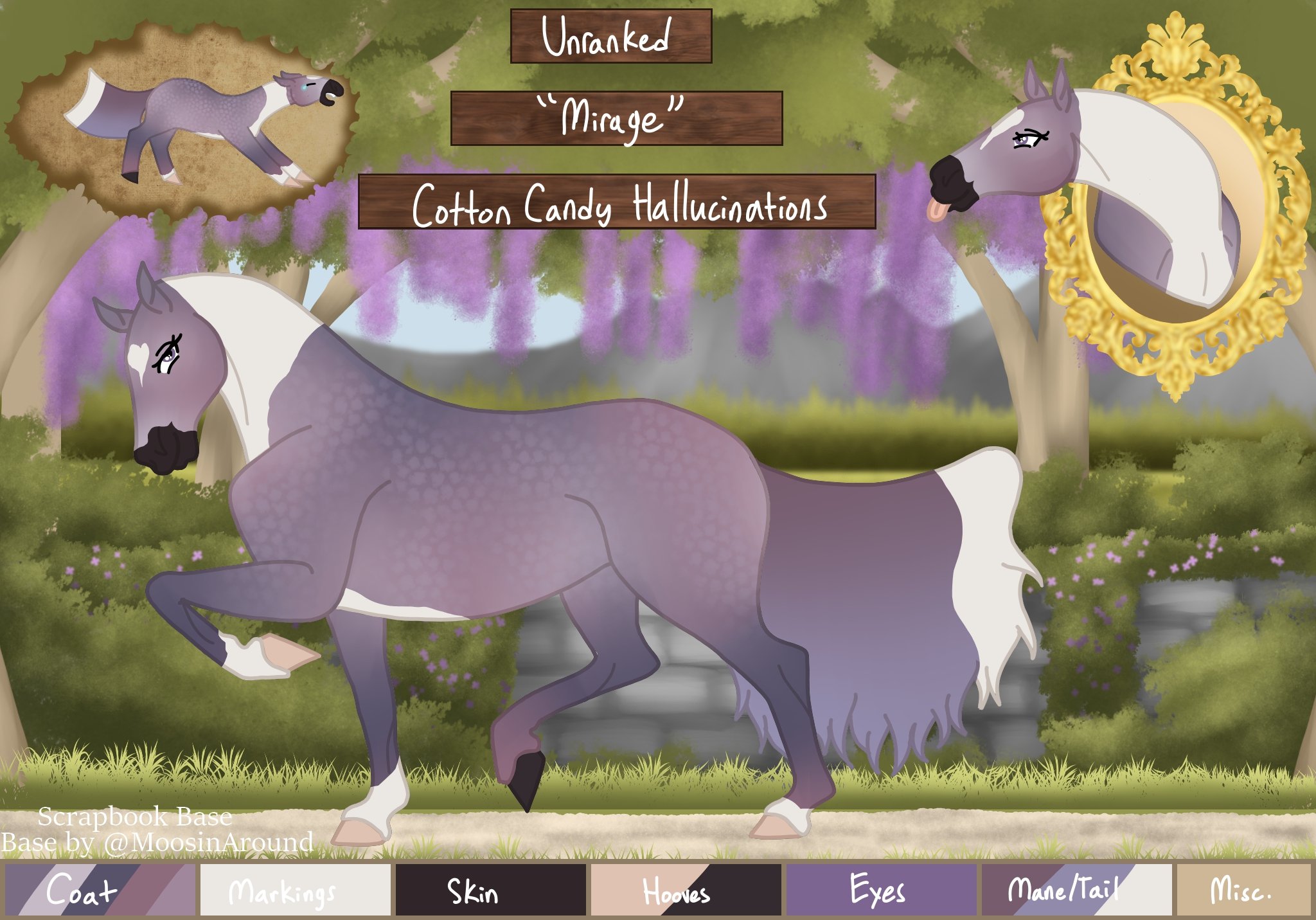Viewport: 1316px width, 920px height.
Task: Pick the Hooves color swatch
Action: point(686,890)
